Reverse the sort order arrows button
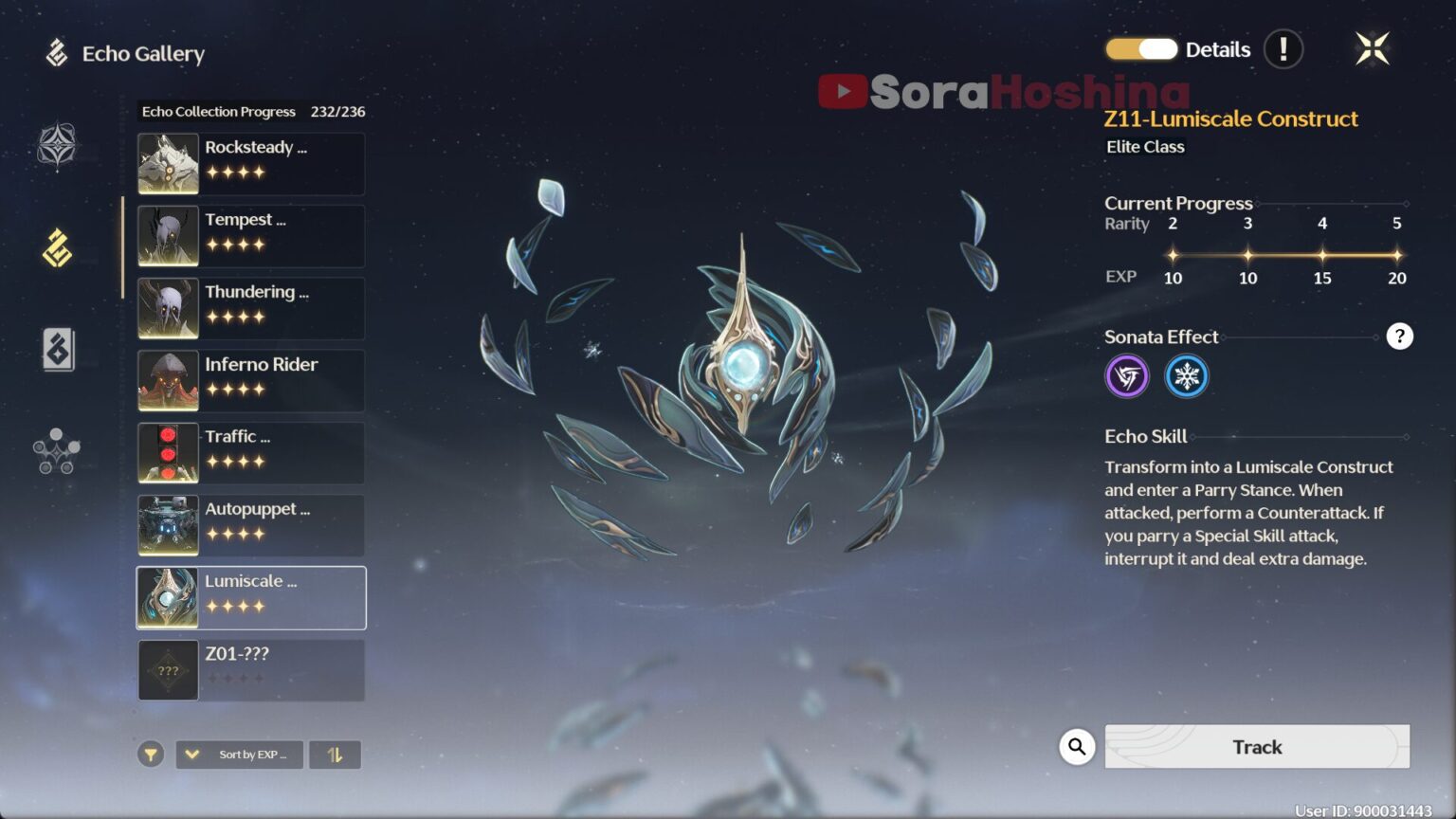The width and height of the screenshot is (1456, 819). 335,755
